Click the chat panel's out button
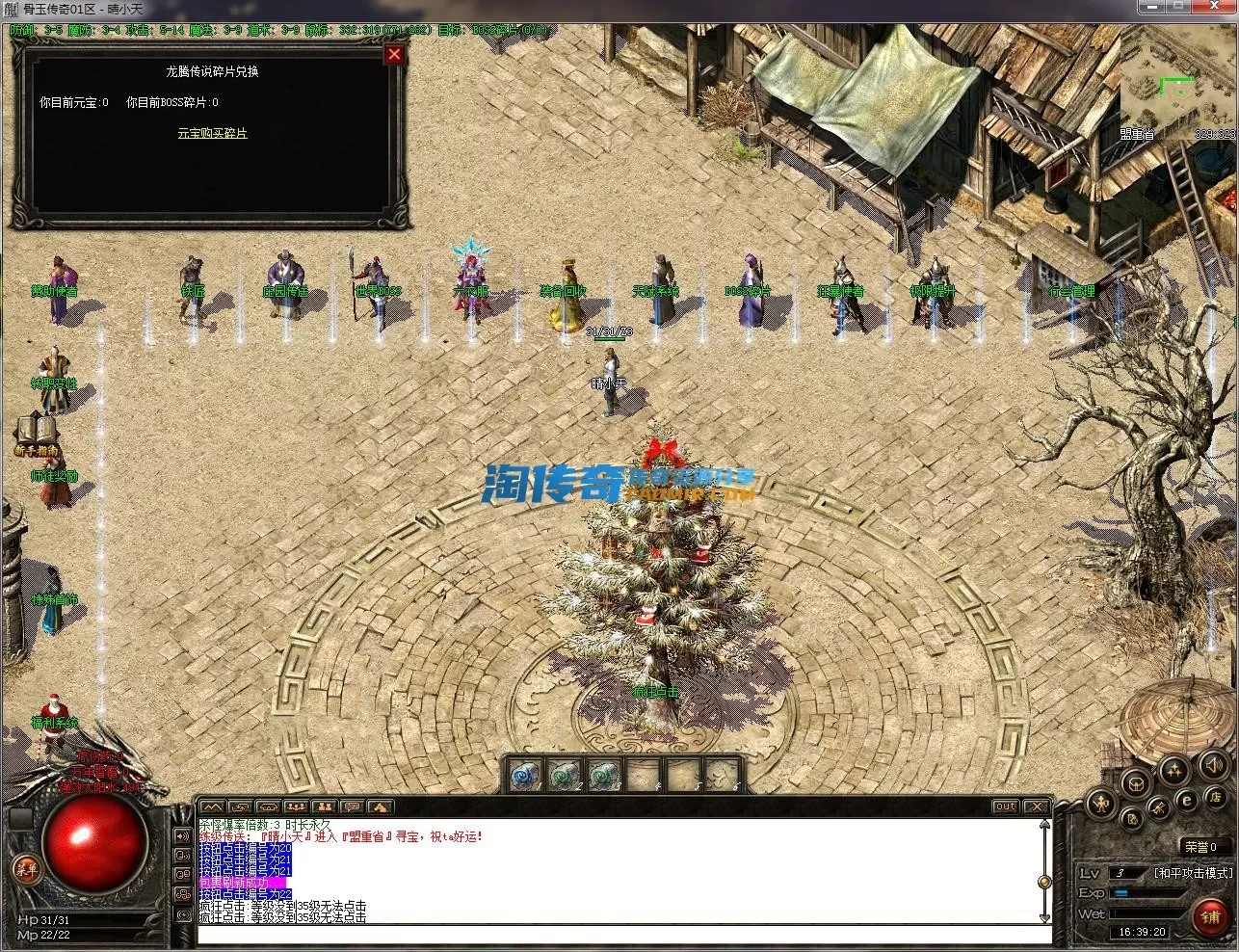This screenshot has width=1239, height=952. tap(1005, 807)
